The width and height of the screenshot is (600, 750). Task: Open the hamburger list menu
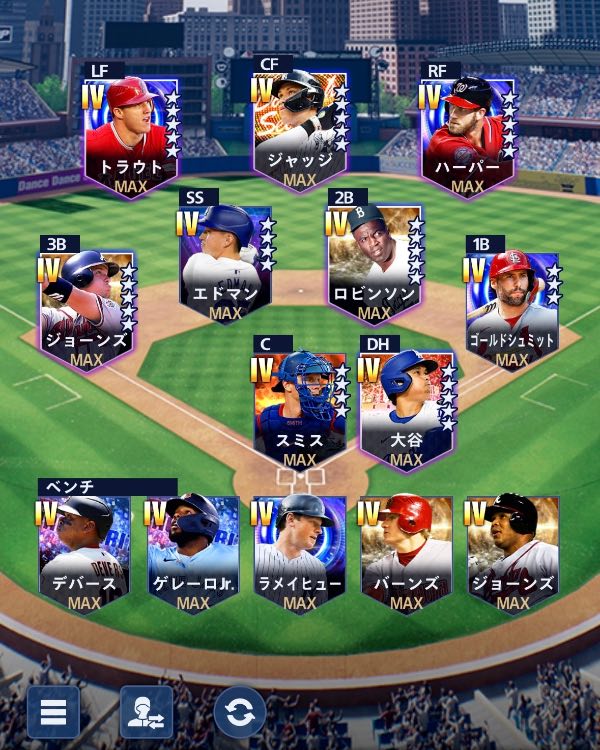coord(53,712)
